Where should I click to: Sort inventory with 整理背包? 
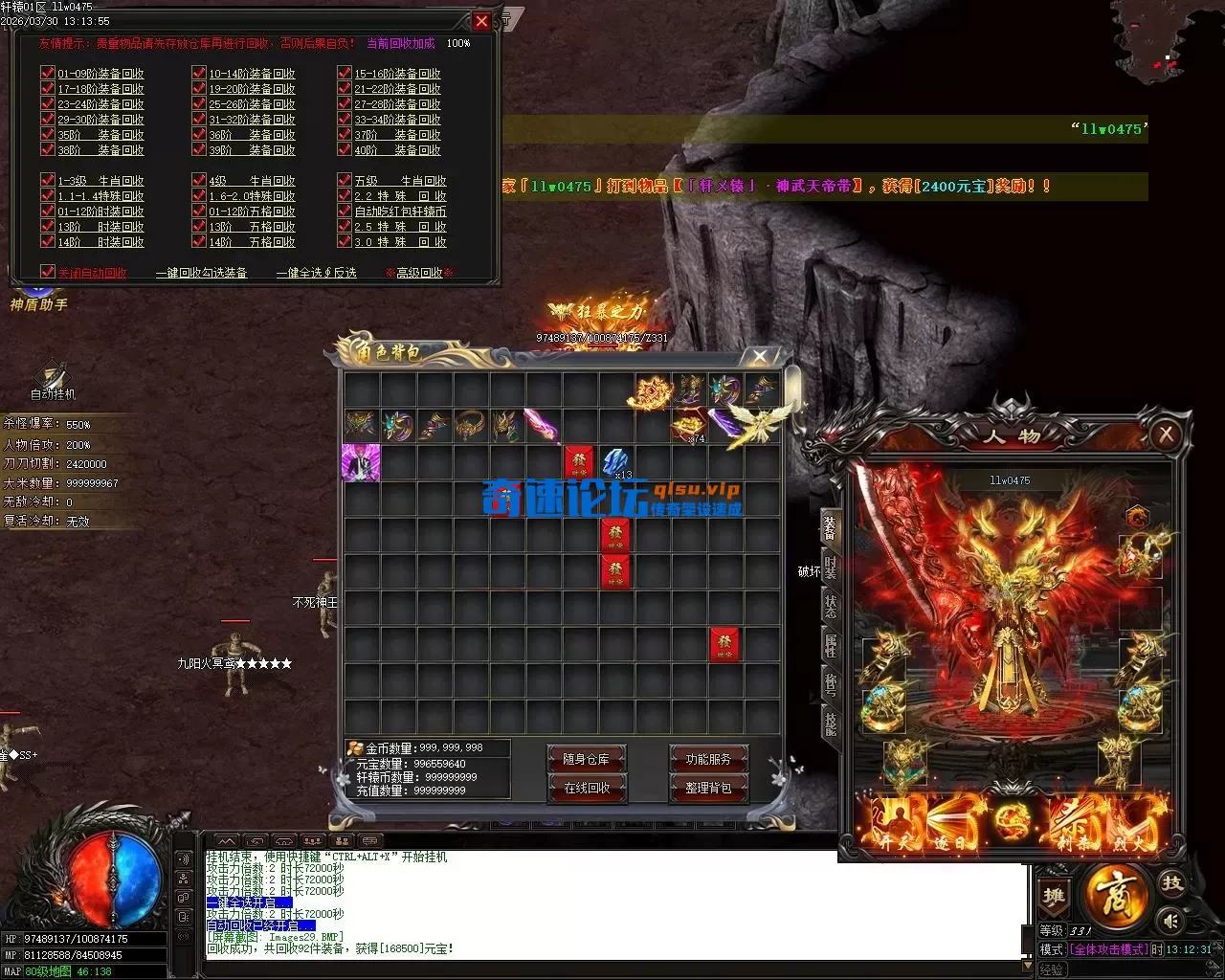[708, 788]
